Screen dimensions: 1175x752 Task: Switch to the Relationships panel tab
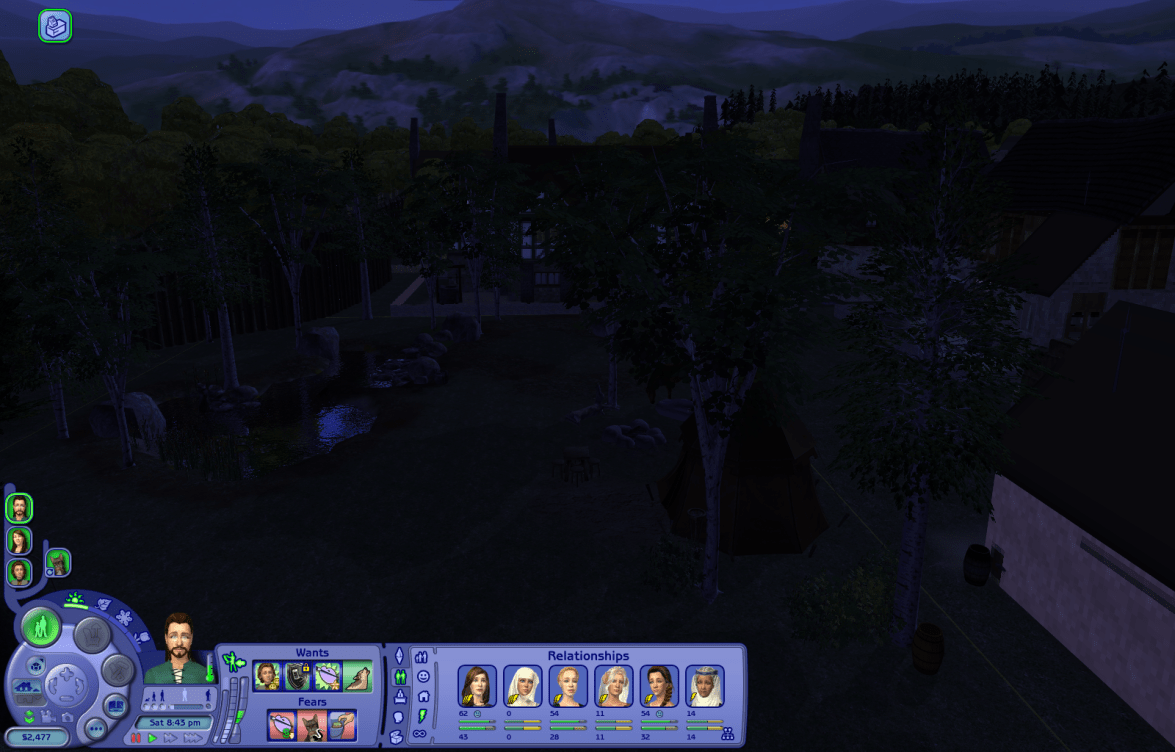coord(399,677)
